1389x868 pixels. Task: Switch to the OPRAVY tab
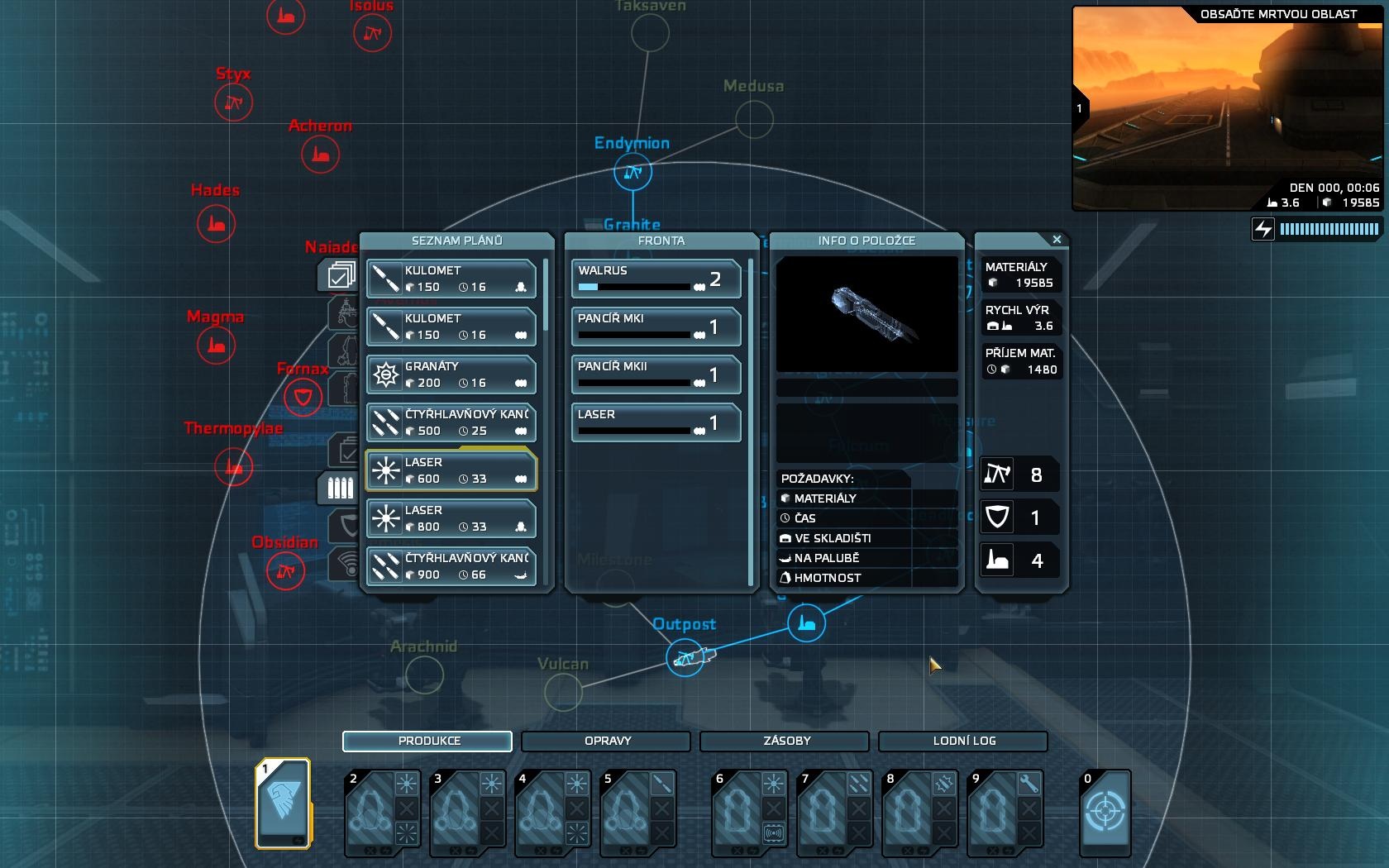(604, 742)
